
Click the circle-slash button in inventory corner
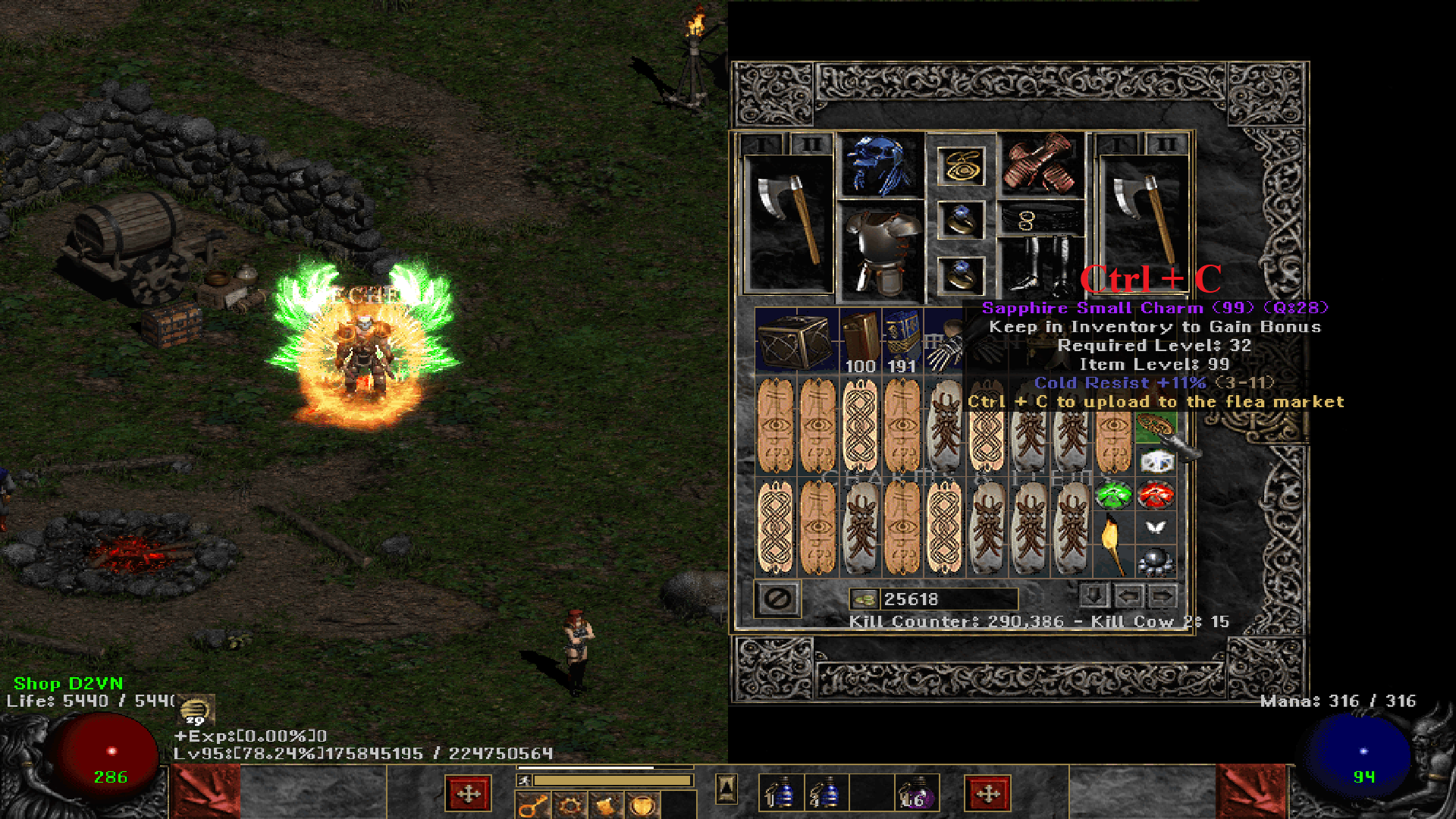[x=777, y=599]
